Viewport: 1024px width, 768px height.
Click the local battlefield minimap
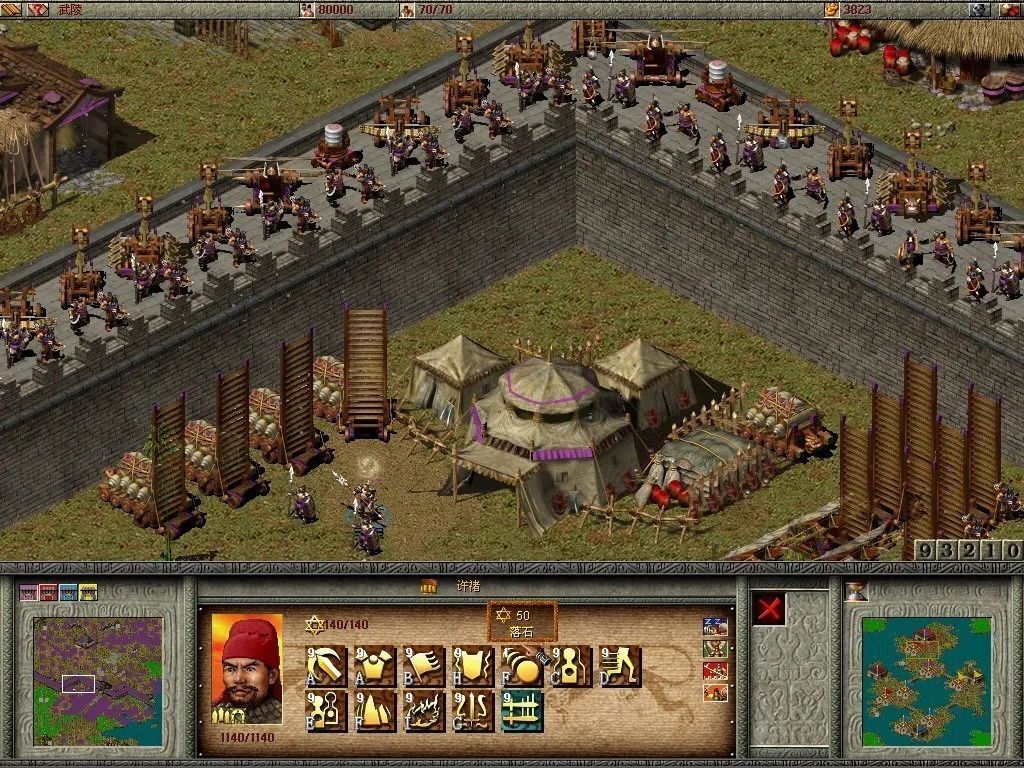[x=97, y=680]
